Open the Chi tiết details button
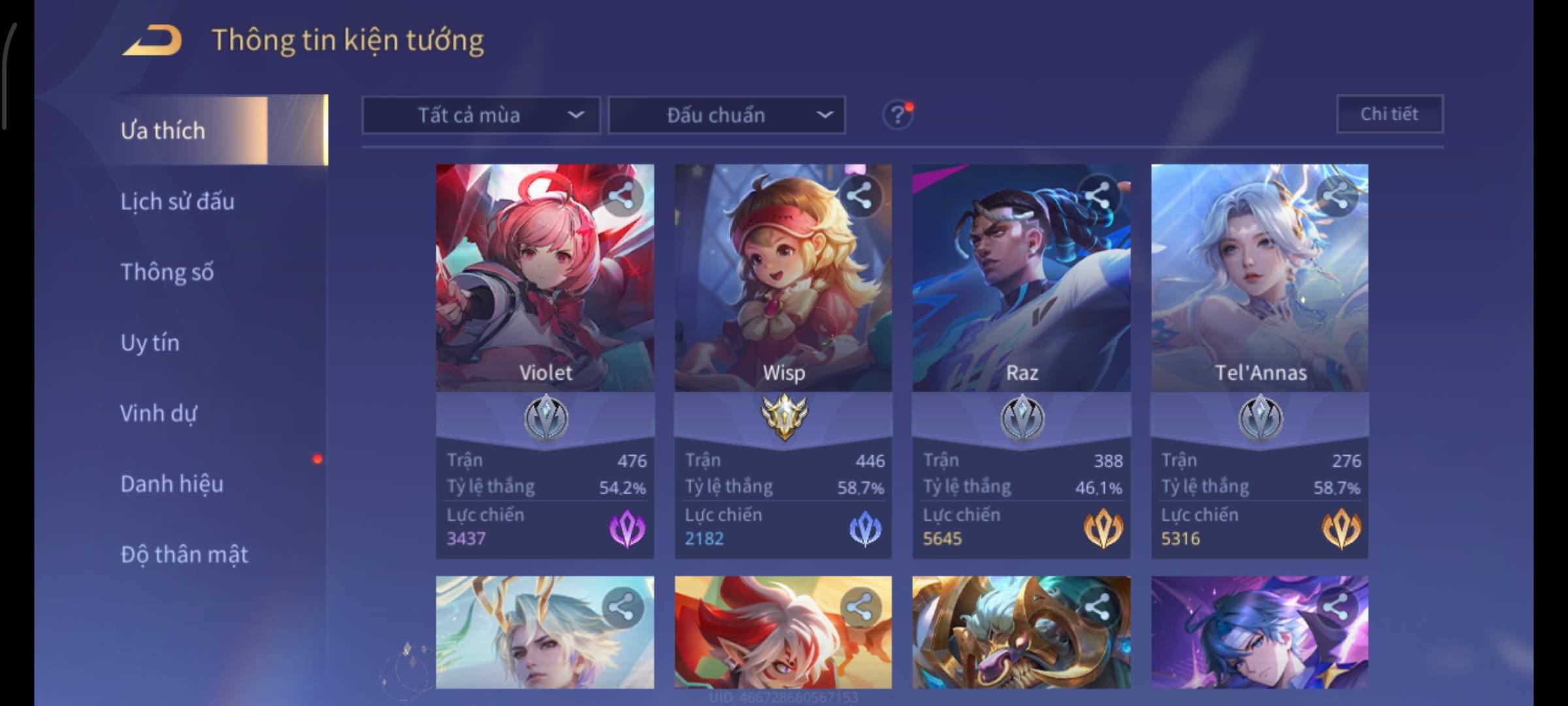 tap(1389, 114)
